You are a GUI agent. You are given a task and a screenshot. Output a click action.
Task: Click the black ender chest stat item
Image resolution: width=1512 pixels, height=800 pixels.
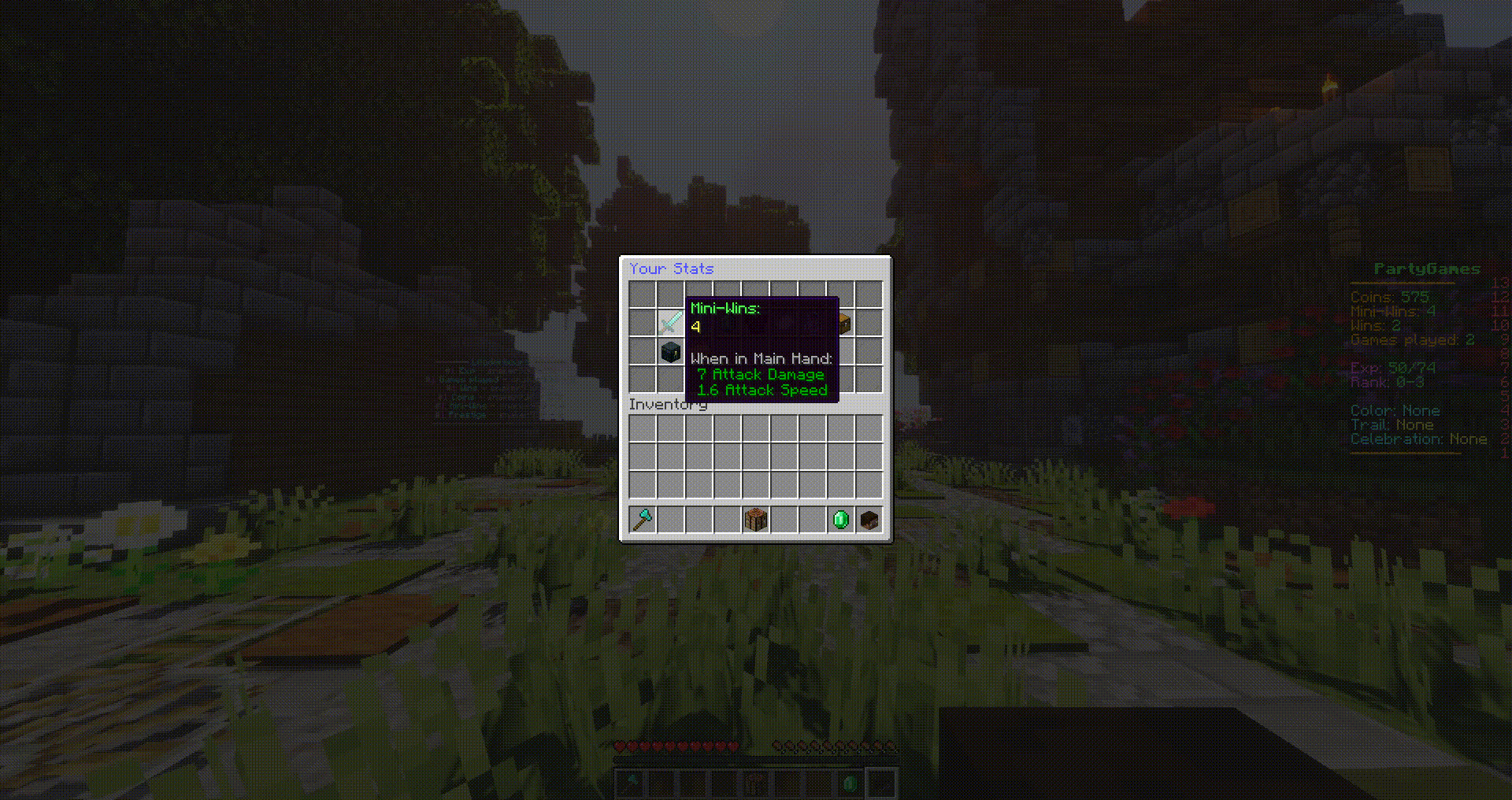[x=670, y=351]
